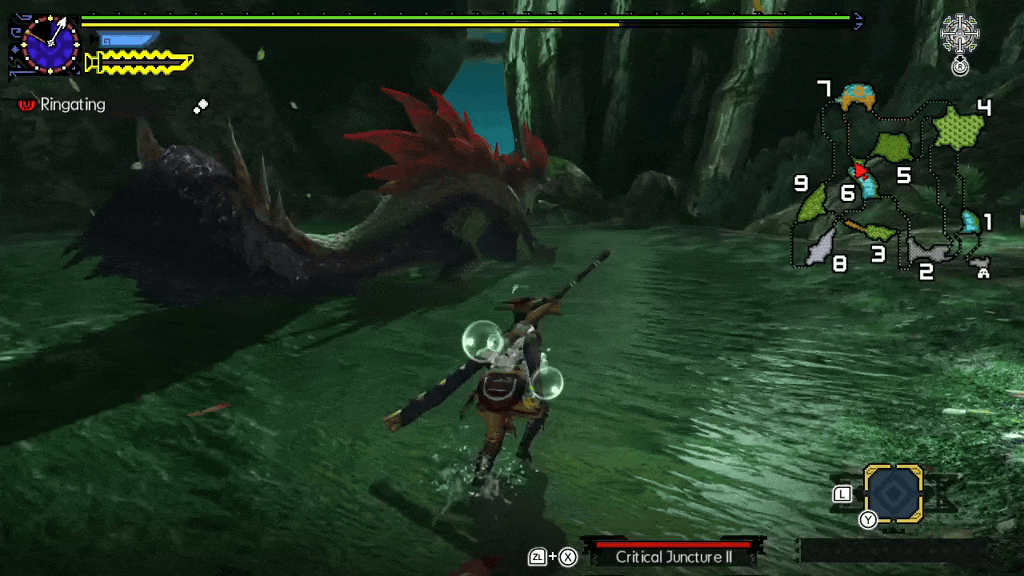
Task: Choose area 7 on the minimap
Action: click(858, 97)
